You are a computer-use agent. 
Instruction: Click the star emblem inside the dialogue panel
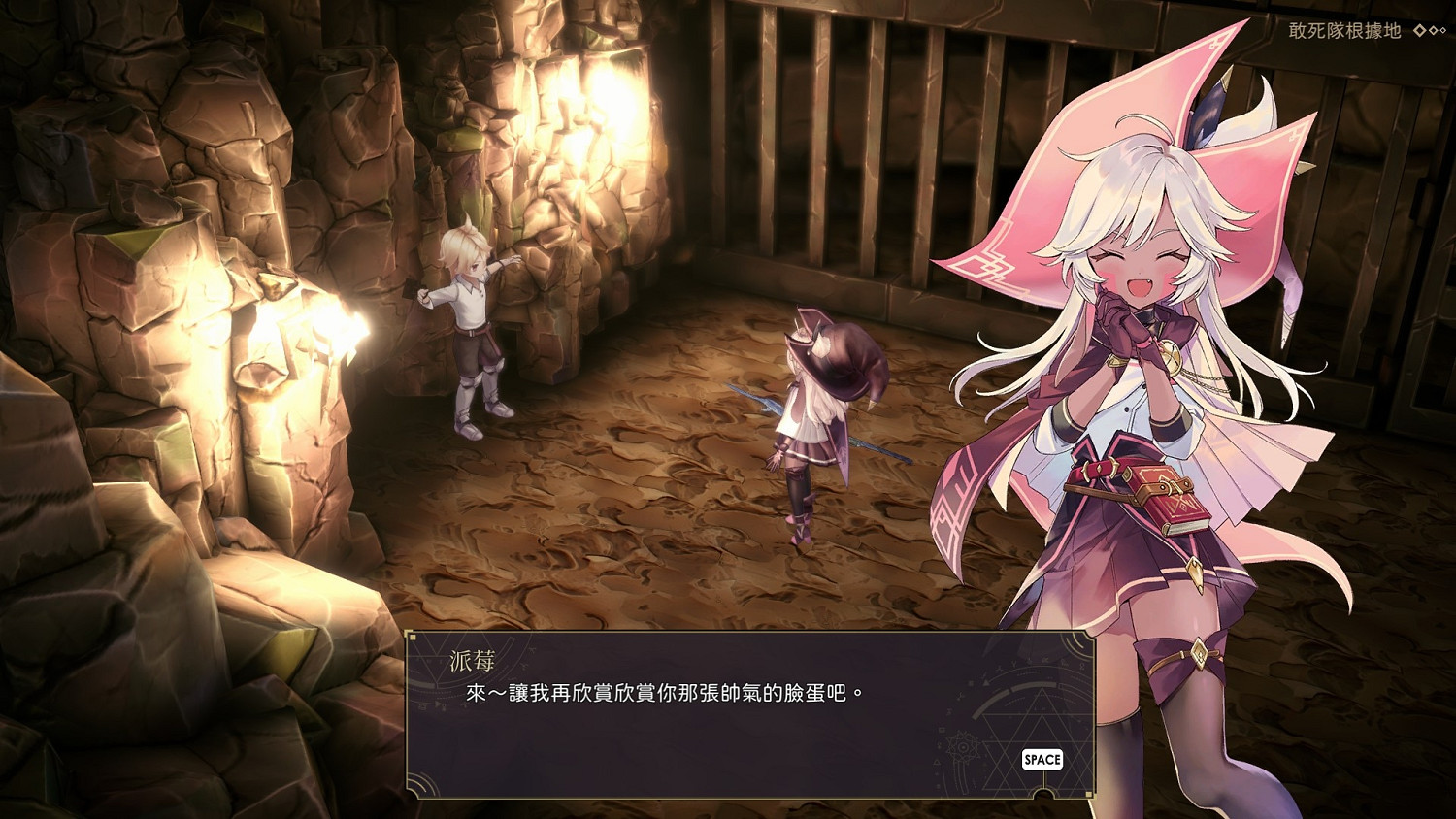[x=964, y=746]
